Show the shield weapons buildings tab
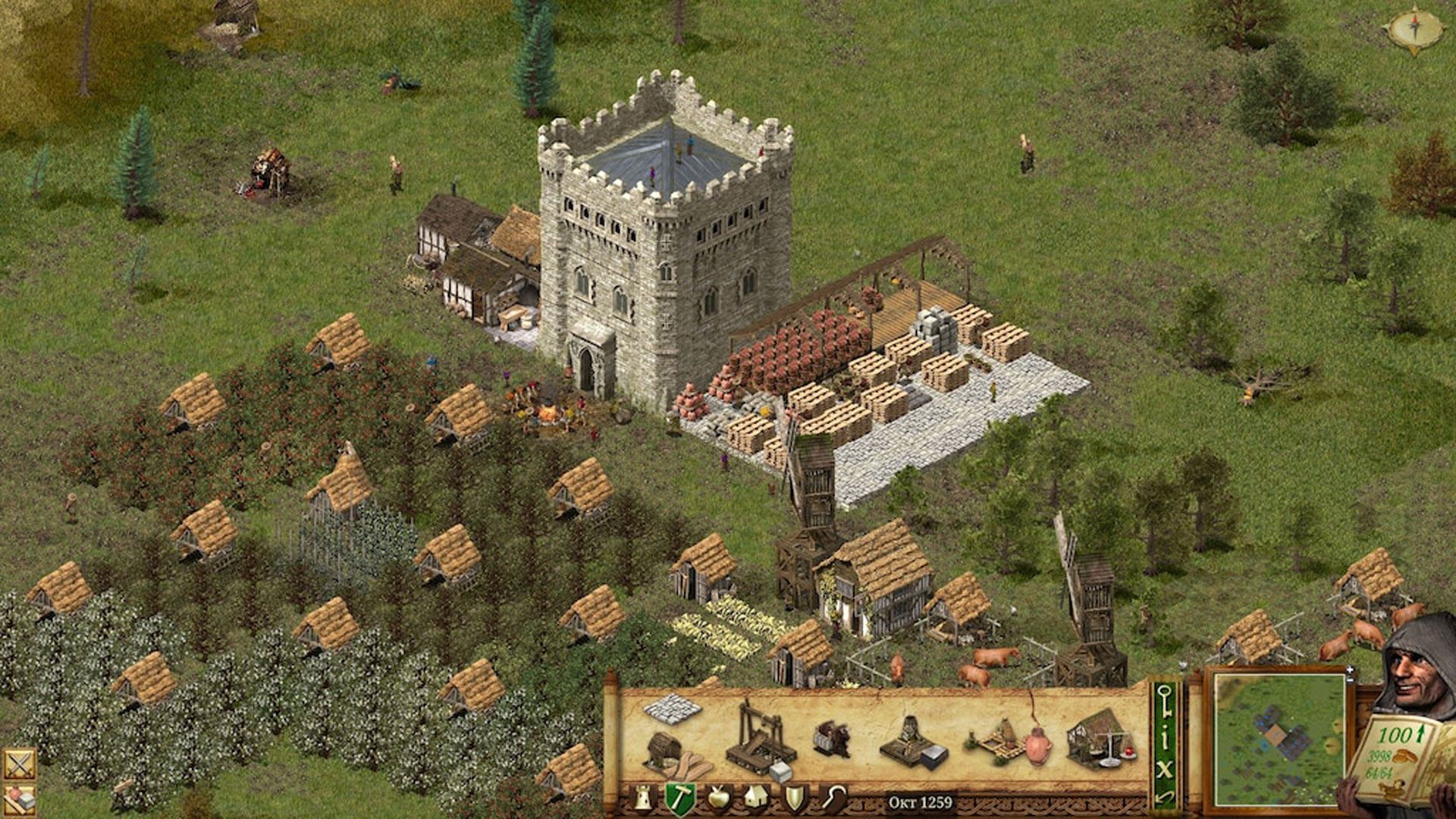Viewport: 1456px width, 819px height. click(794, 798)
